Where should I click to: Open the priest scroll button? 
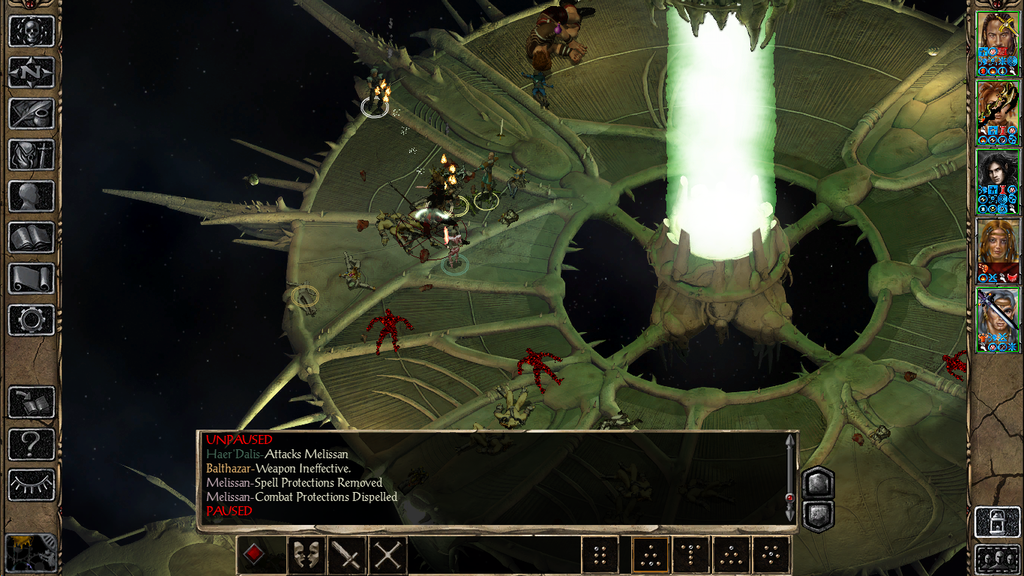31,278
